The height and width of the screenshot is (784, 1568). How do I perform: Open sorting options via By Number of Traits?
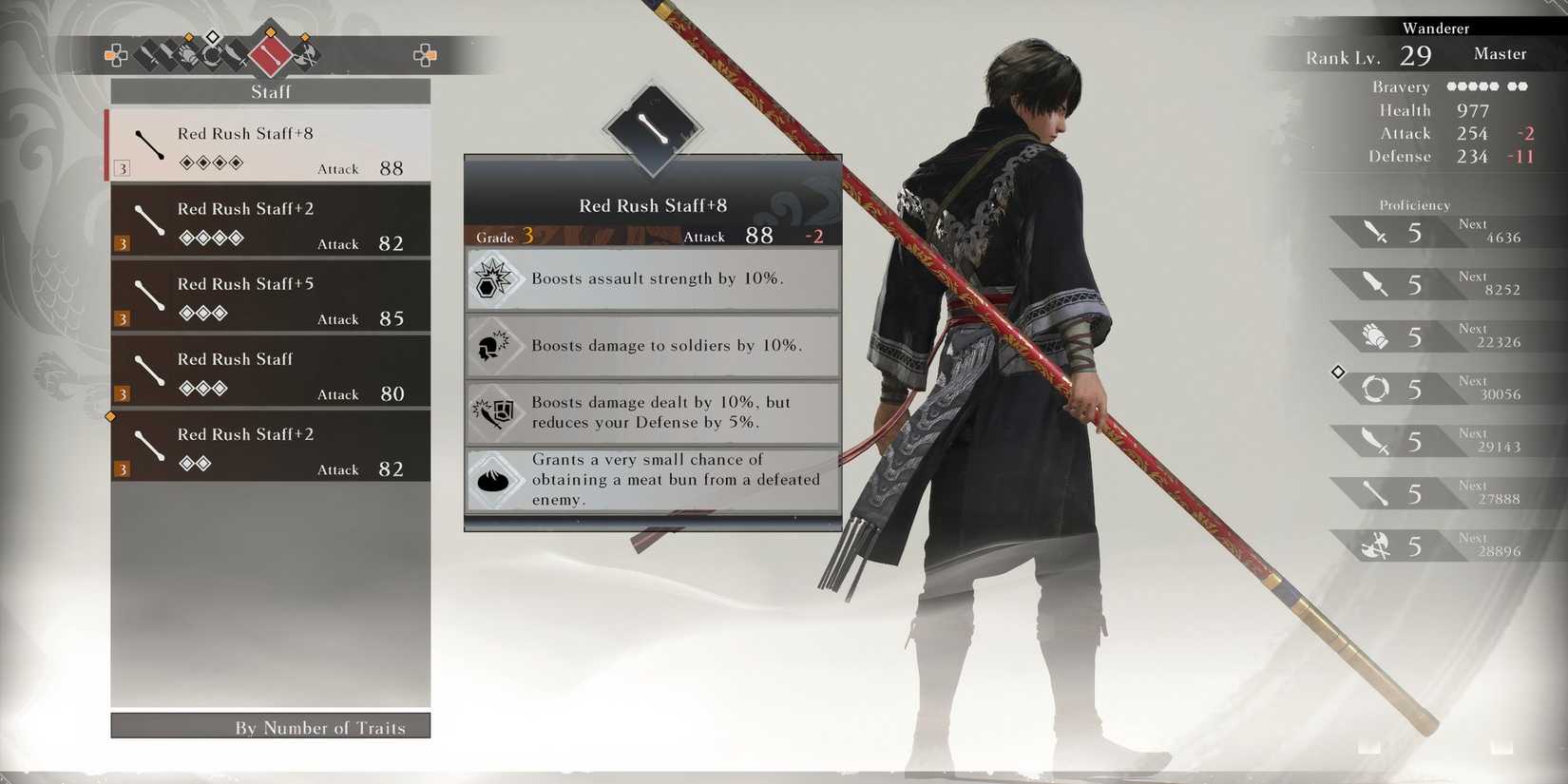271,727
